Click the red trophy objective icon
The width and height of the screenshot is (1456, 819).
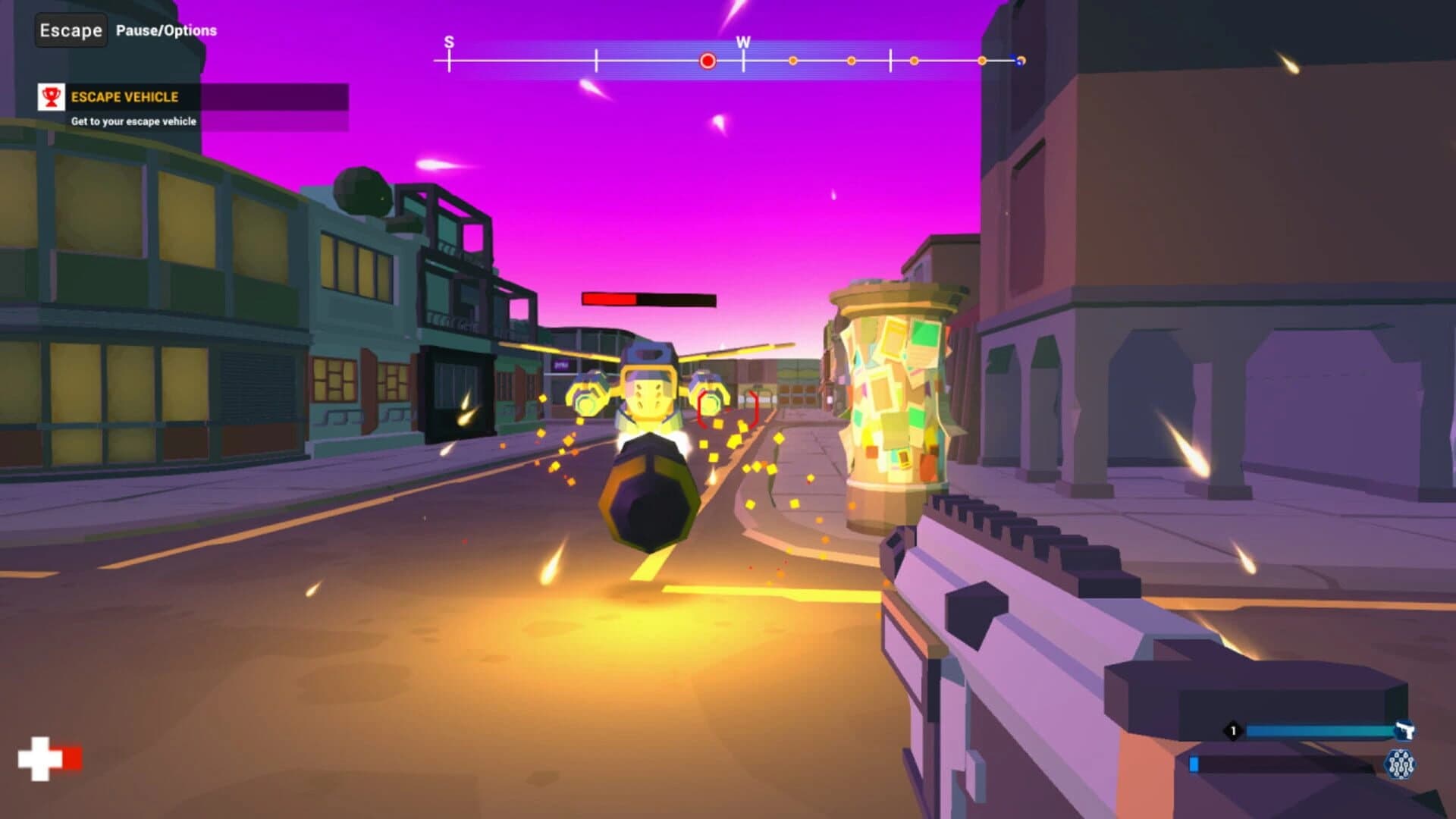(50, 97)
